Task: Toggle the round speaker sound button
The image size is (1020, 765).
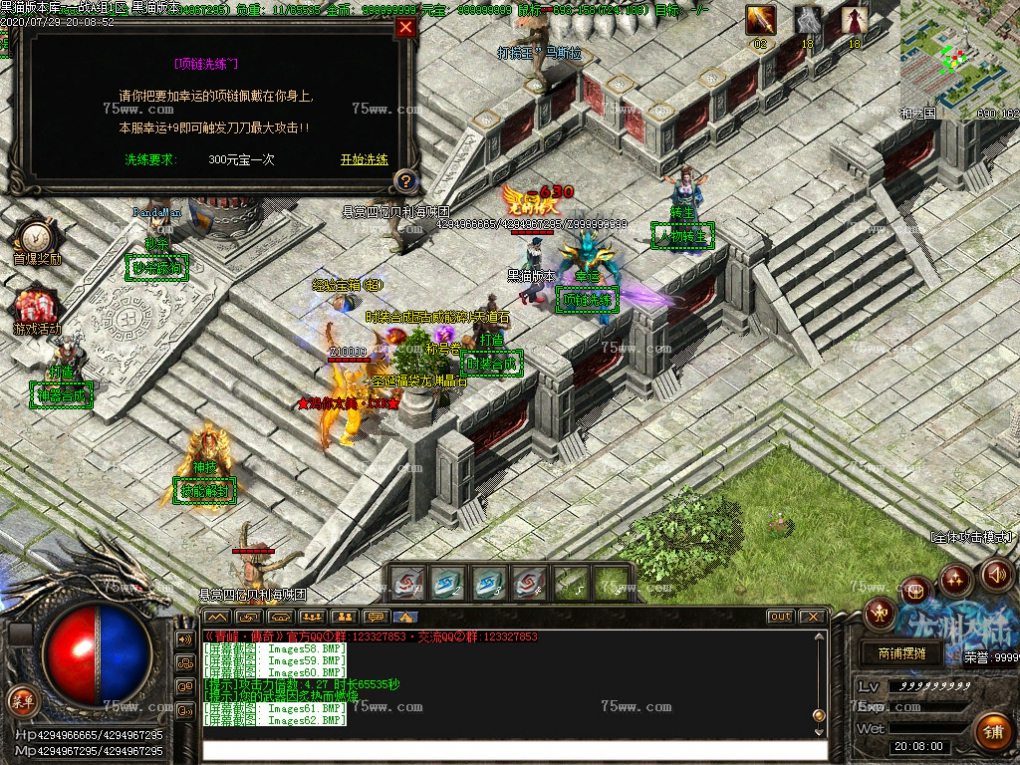Action: [x=996, y=574]
